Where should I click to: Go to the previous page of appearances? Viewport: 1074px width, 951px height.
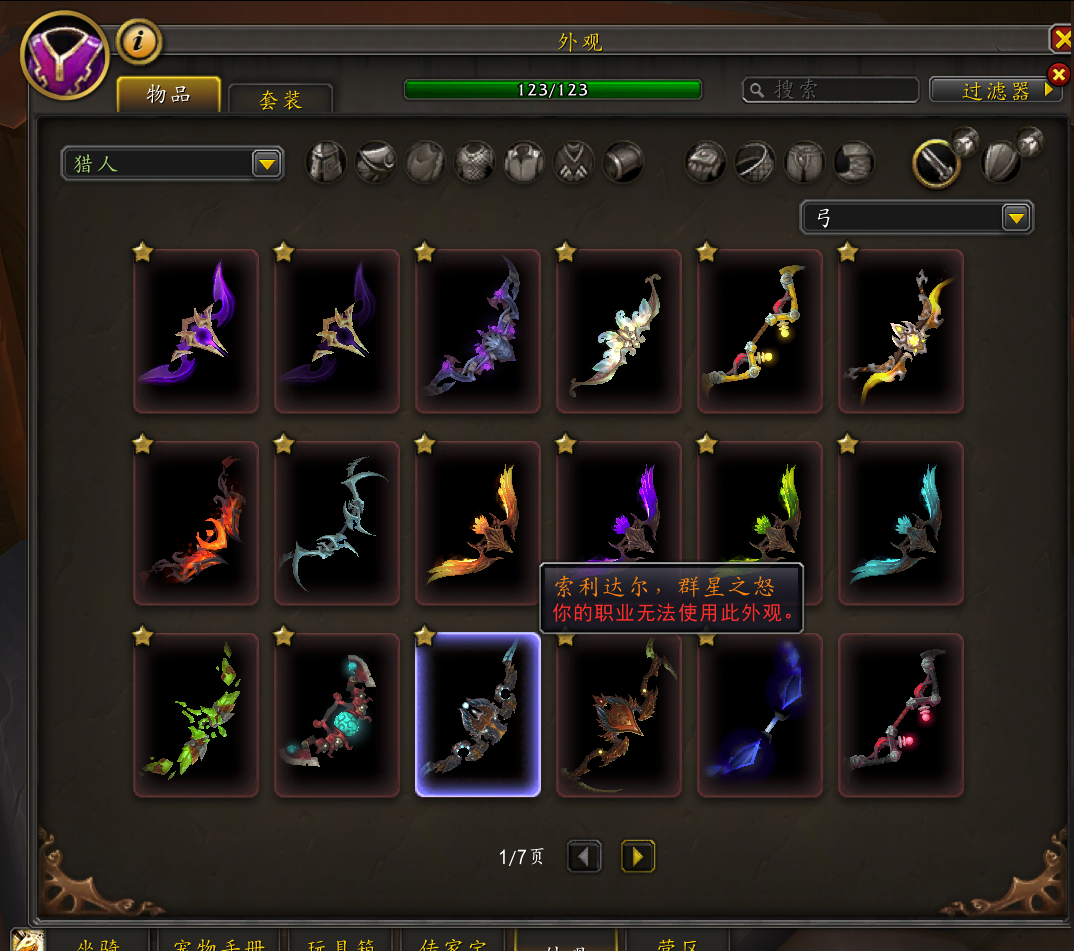[585, 856]
